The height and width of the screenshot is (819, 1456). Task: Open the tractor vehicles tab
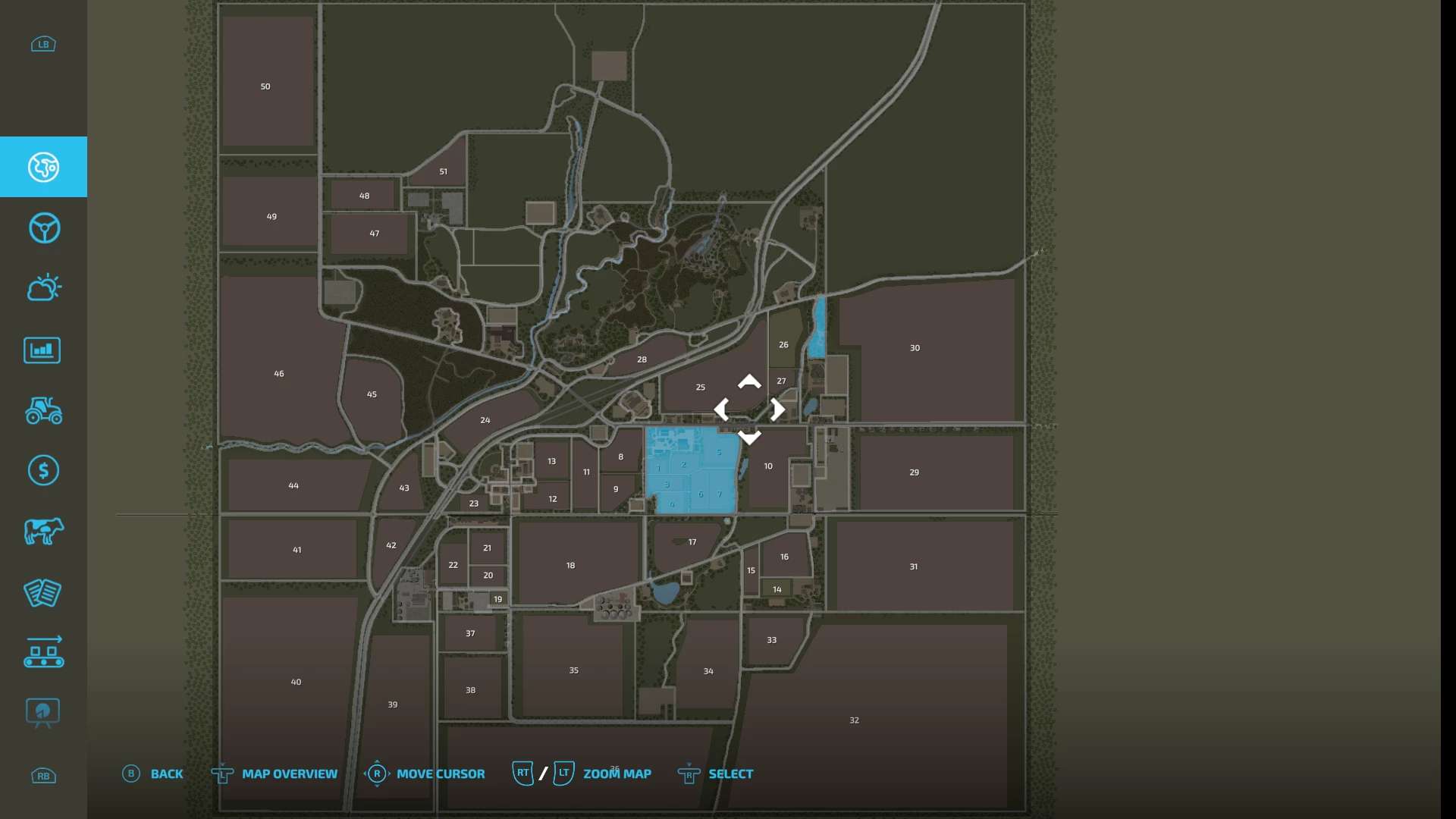[x=43, y=410]
